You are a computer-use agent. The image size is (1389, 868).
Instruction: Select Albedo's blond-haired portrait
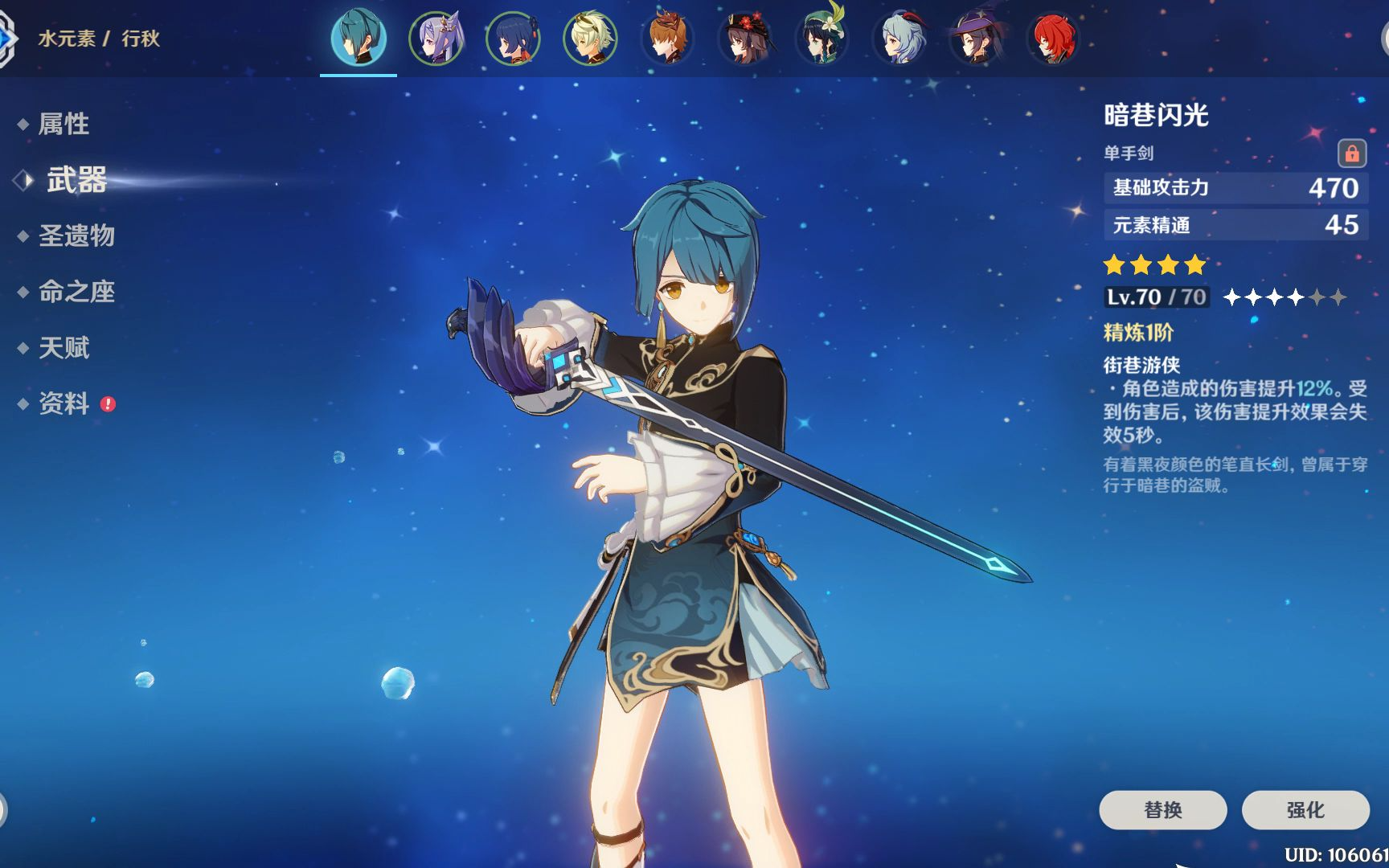point(590,38)
